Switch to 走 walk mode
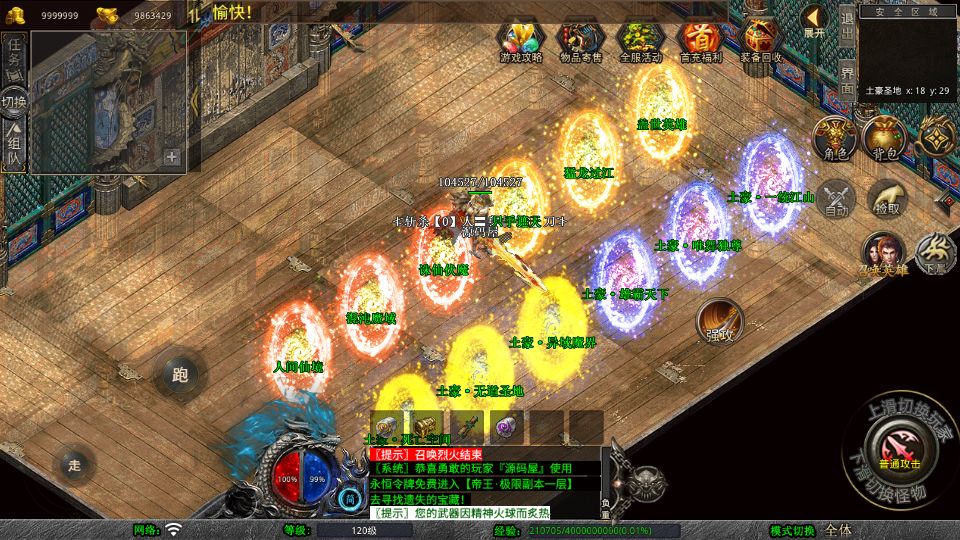This screenshot has width=960, height=540. (73, 463)
